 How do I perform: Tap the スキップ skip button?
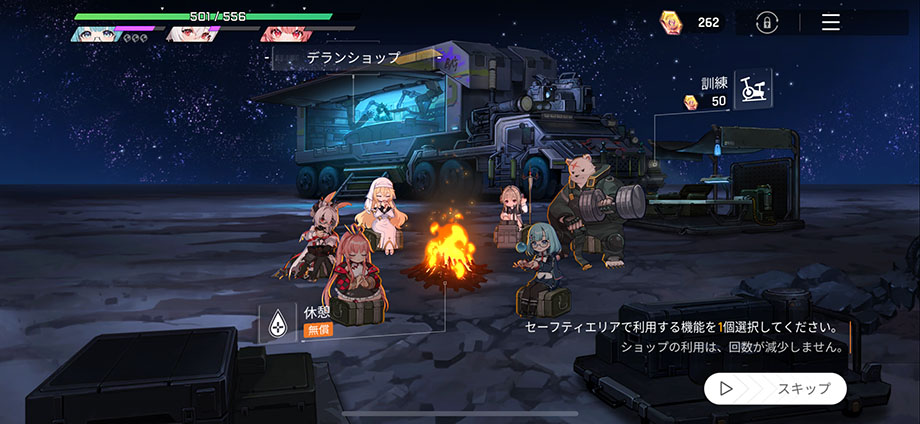(x=775, y=389)
